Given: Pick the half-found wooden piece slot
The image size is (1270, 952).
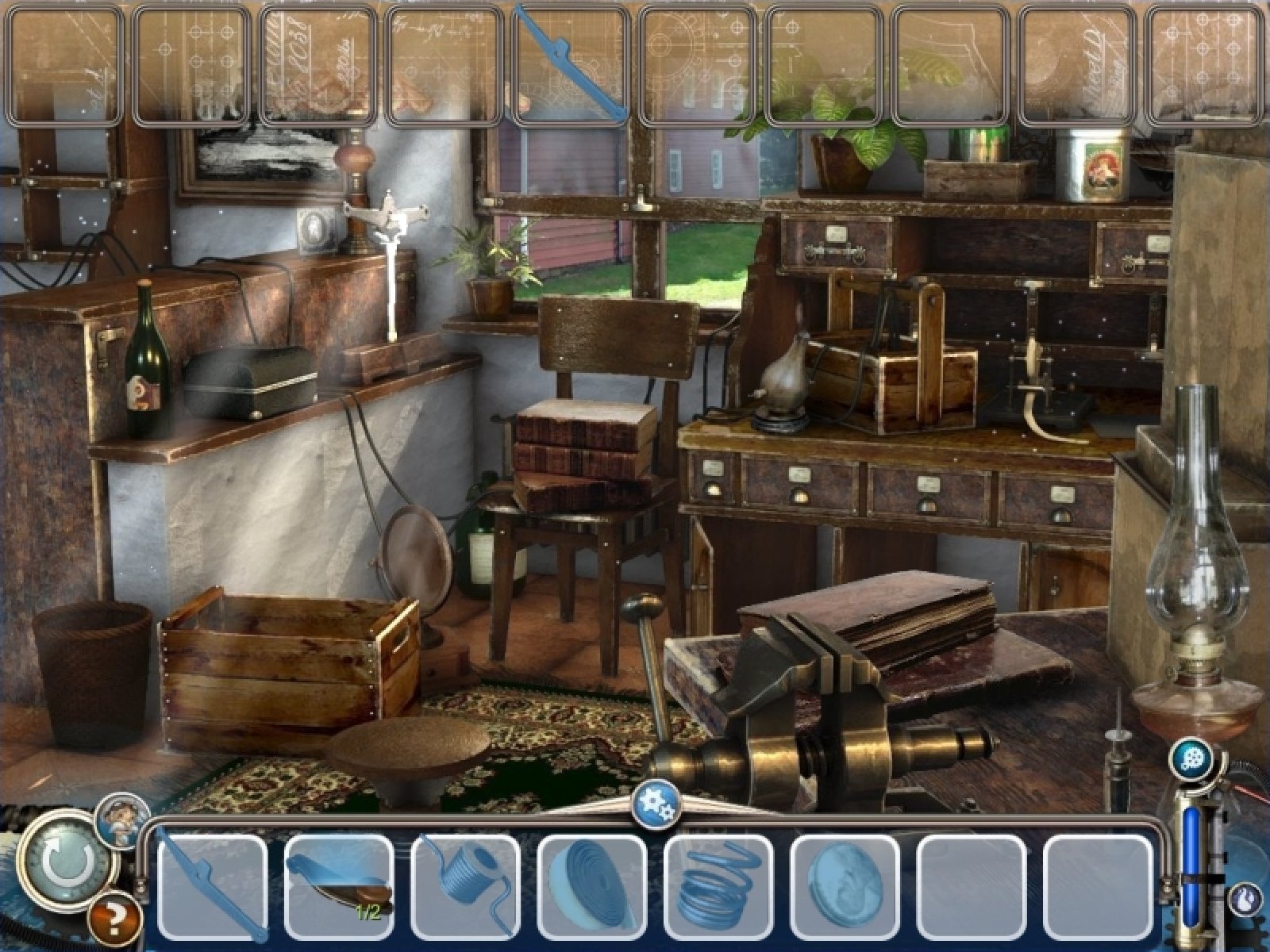Looking at the screenshot, I should pos(339,887).
